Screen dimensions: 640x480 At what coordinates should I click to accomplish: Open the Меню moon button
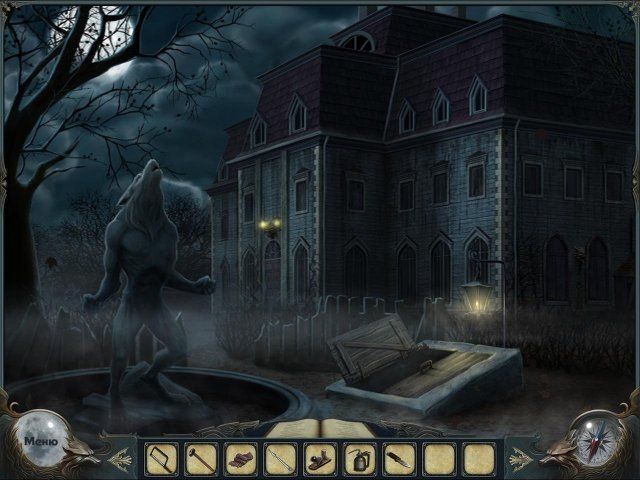click(40, 438)
